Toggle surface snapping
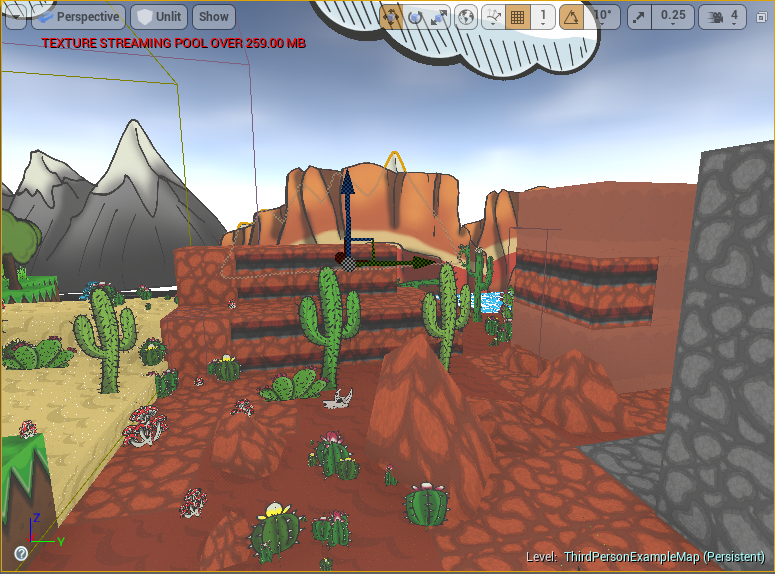The image size is (775, 574). (x=492, y=17)
